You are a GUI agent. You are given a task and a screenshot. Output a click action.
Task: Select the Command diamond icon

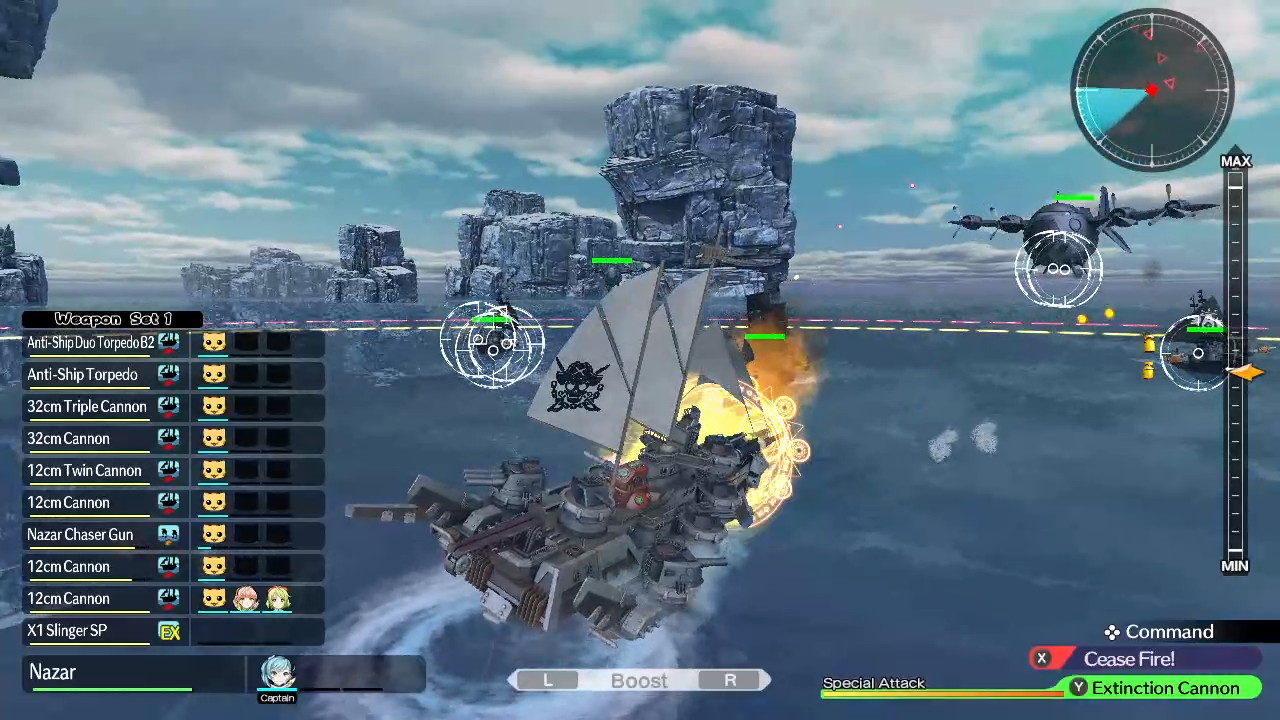click(1111, 632)
